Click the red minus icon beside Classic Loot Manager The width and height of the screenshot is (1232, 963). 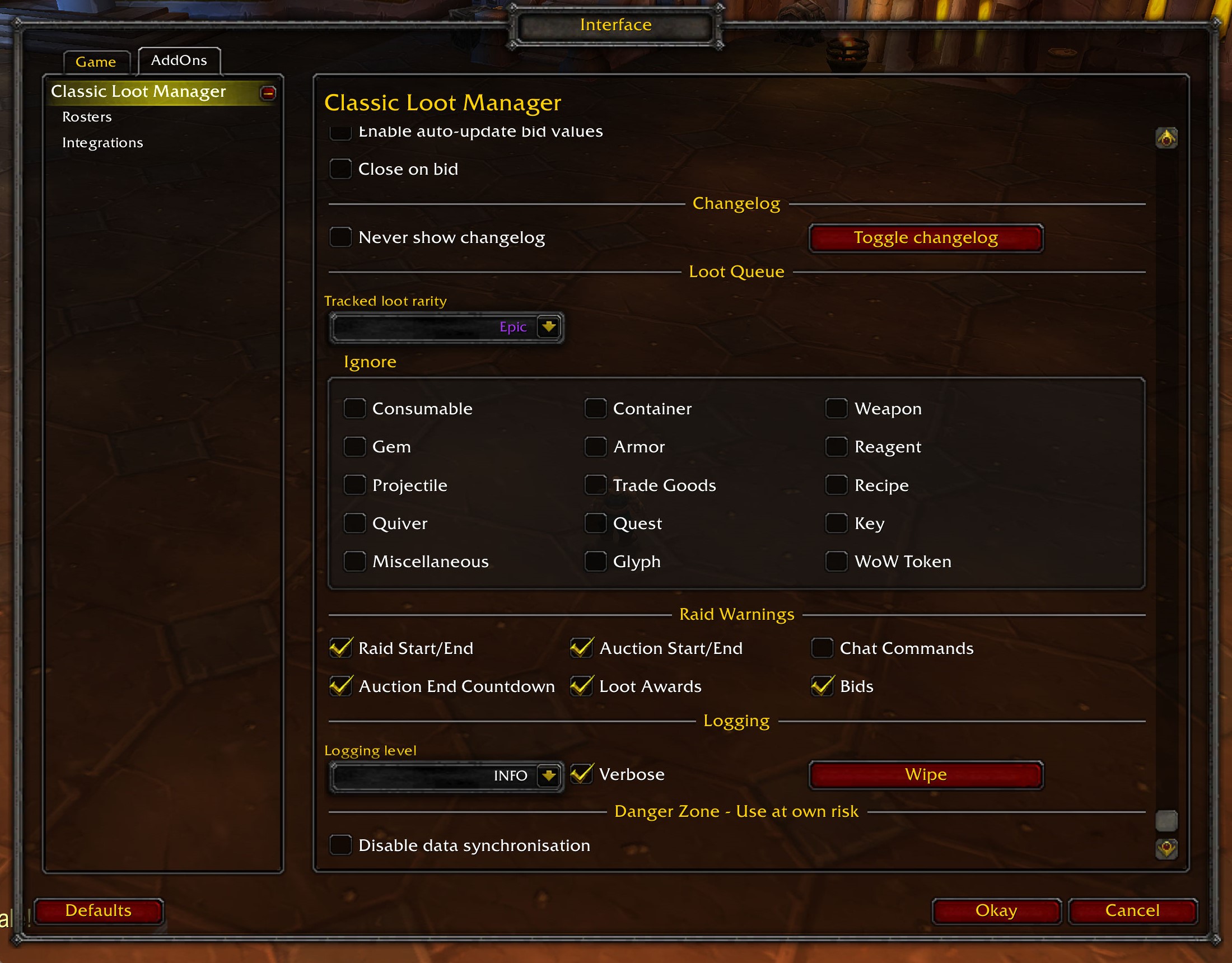(x=269, y=93)
